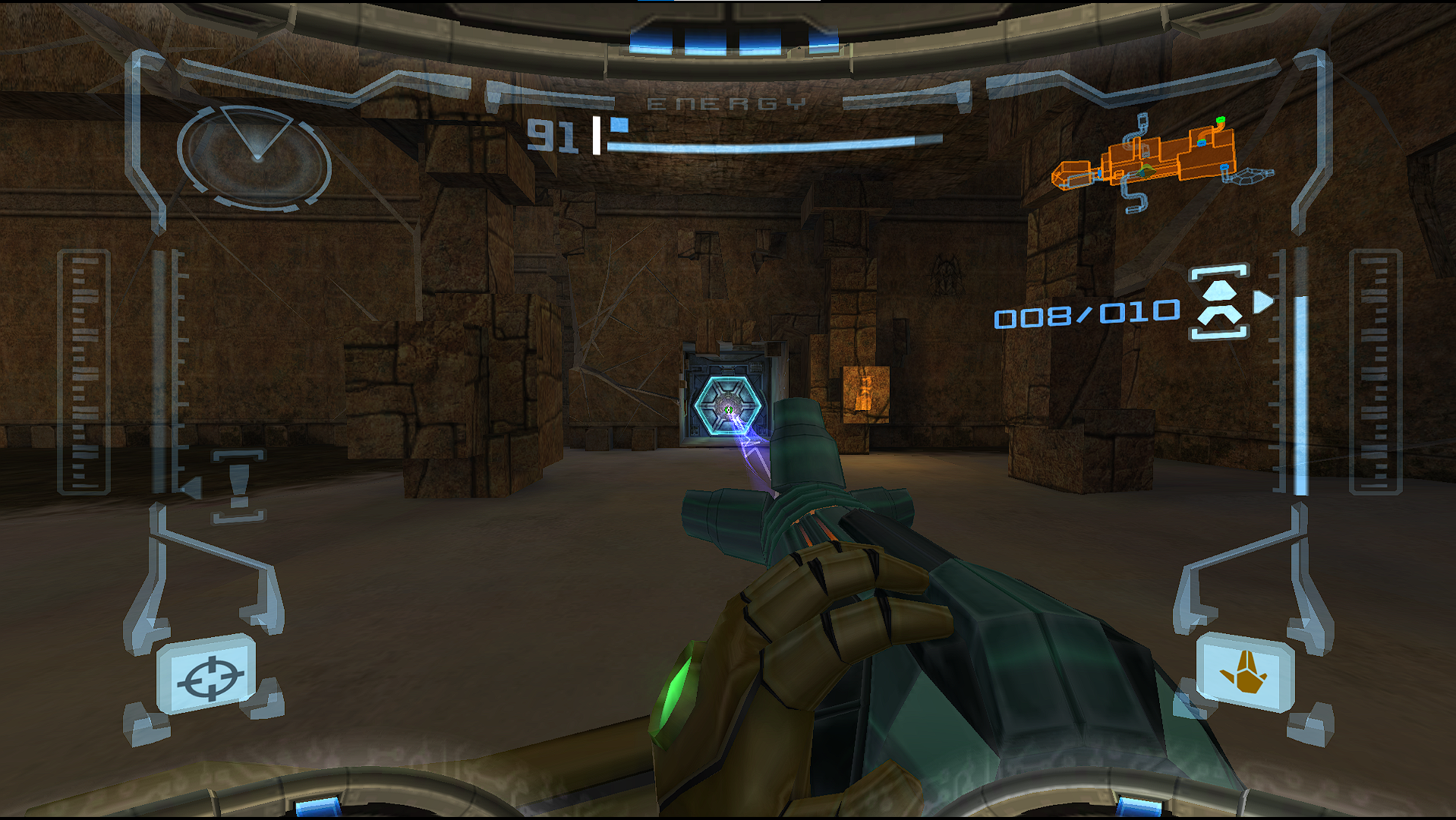Select the missile launcher icon

coord(1219,301)
